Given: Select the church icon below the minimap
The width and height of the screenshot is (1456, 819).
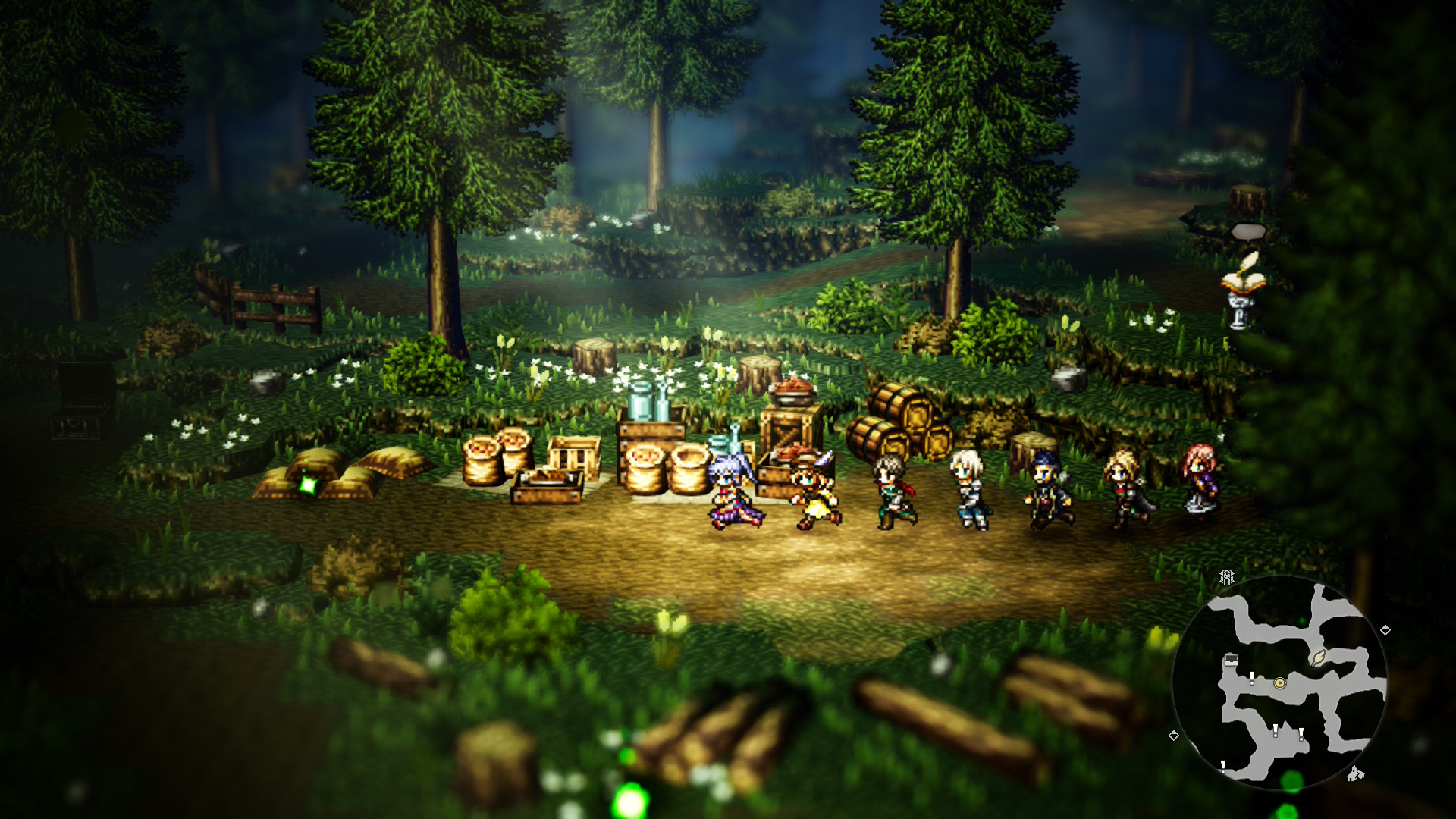Looking at the screenshot, I should pyautogui.click(x=1355, y=774).
